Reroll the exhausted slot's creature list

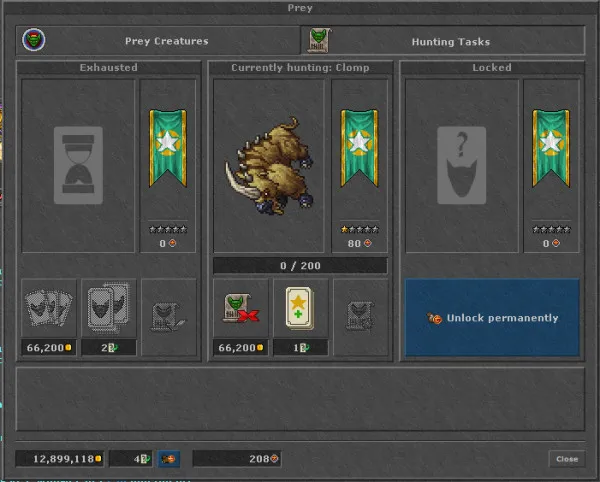[x=48, y=309]
